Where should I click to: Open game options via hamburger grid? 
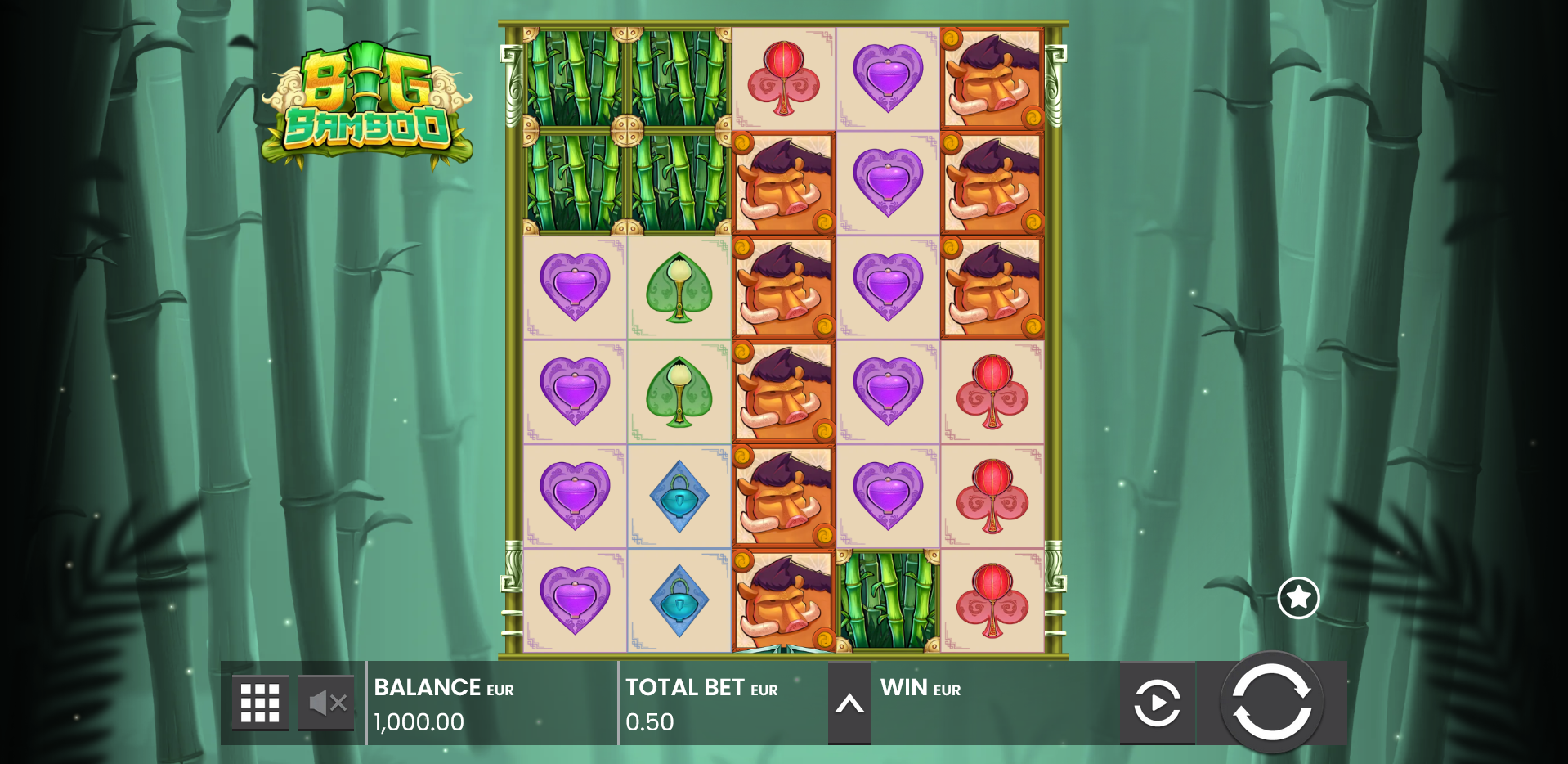click(x=258, y=703)
